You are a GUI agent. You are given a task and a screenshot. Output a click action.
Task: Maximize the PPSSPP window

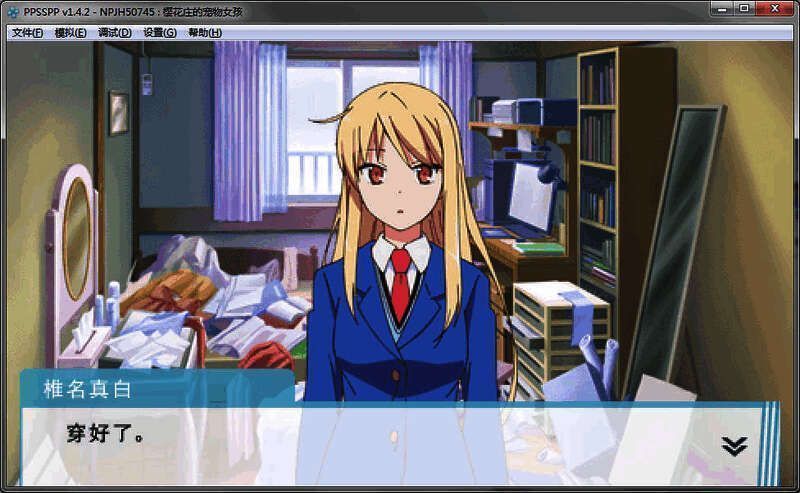[x=744, y=9]
